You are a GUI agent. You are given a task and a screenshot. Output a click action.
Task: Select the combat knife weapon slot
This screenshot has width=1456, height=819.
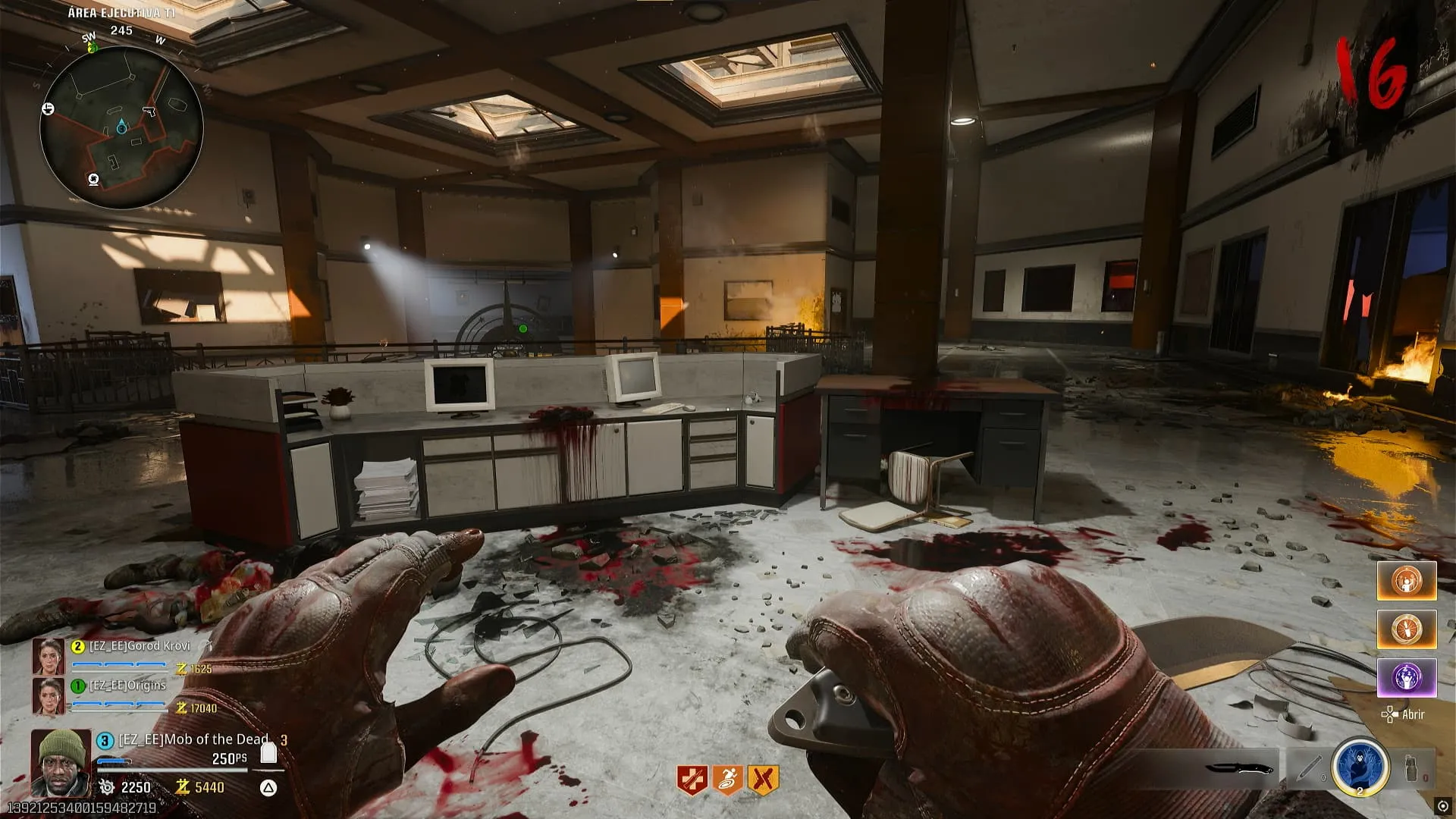point(1239,768)
